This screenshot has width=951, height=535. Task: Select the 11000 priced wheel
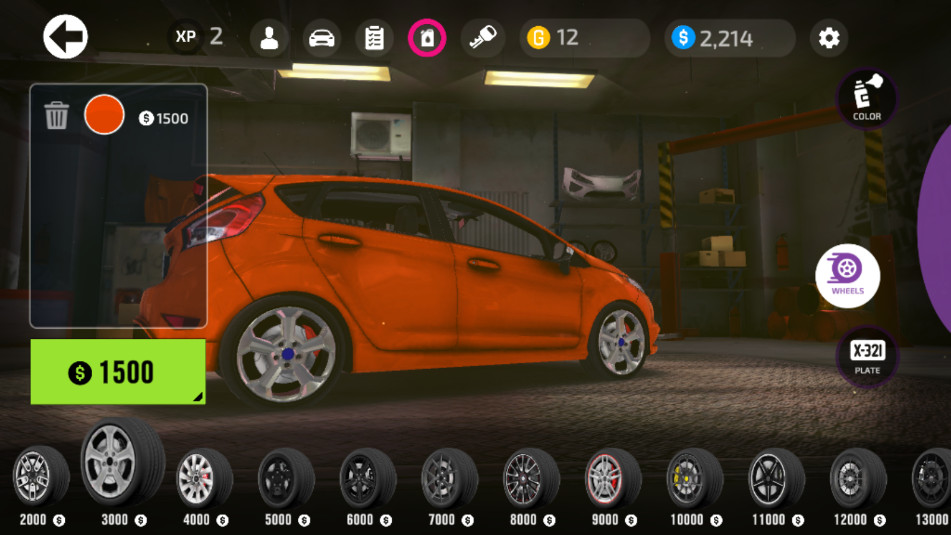tap(776, 478)
